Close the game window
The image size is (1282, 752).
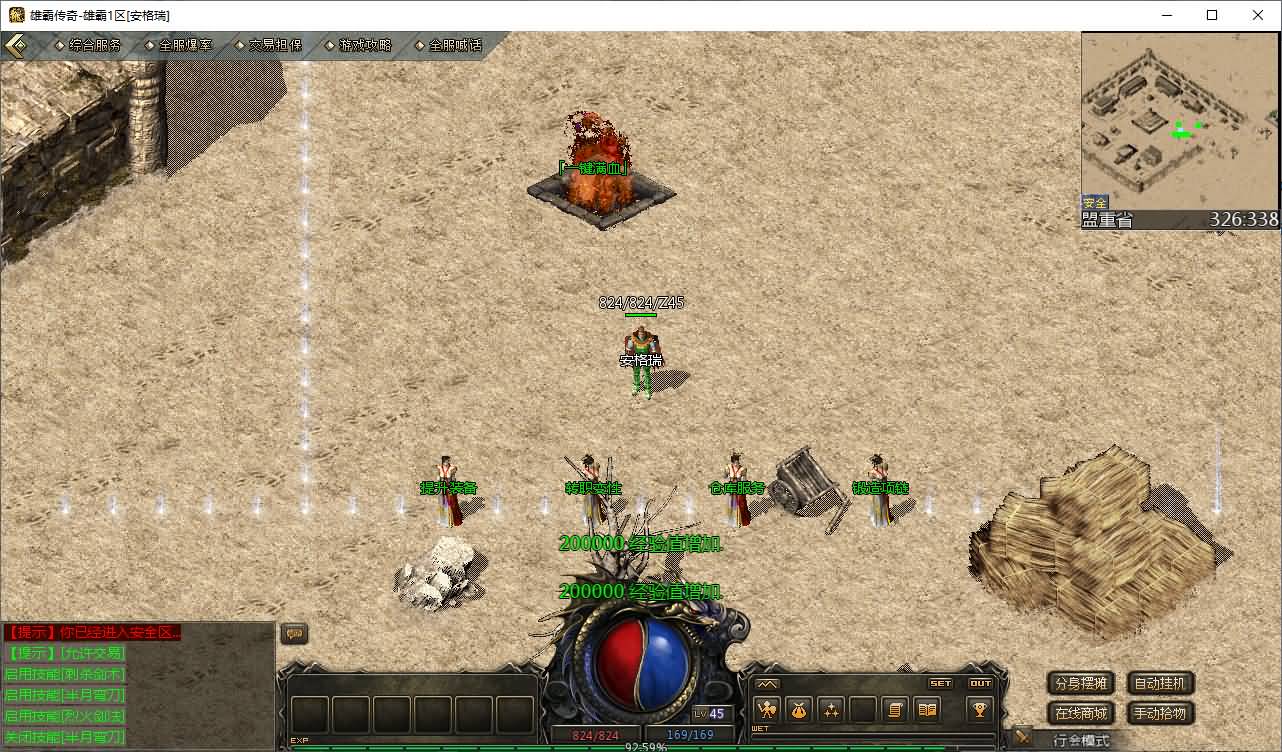click(x=1258, y=15)
